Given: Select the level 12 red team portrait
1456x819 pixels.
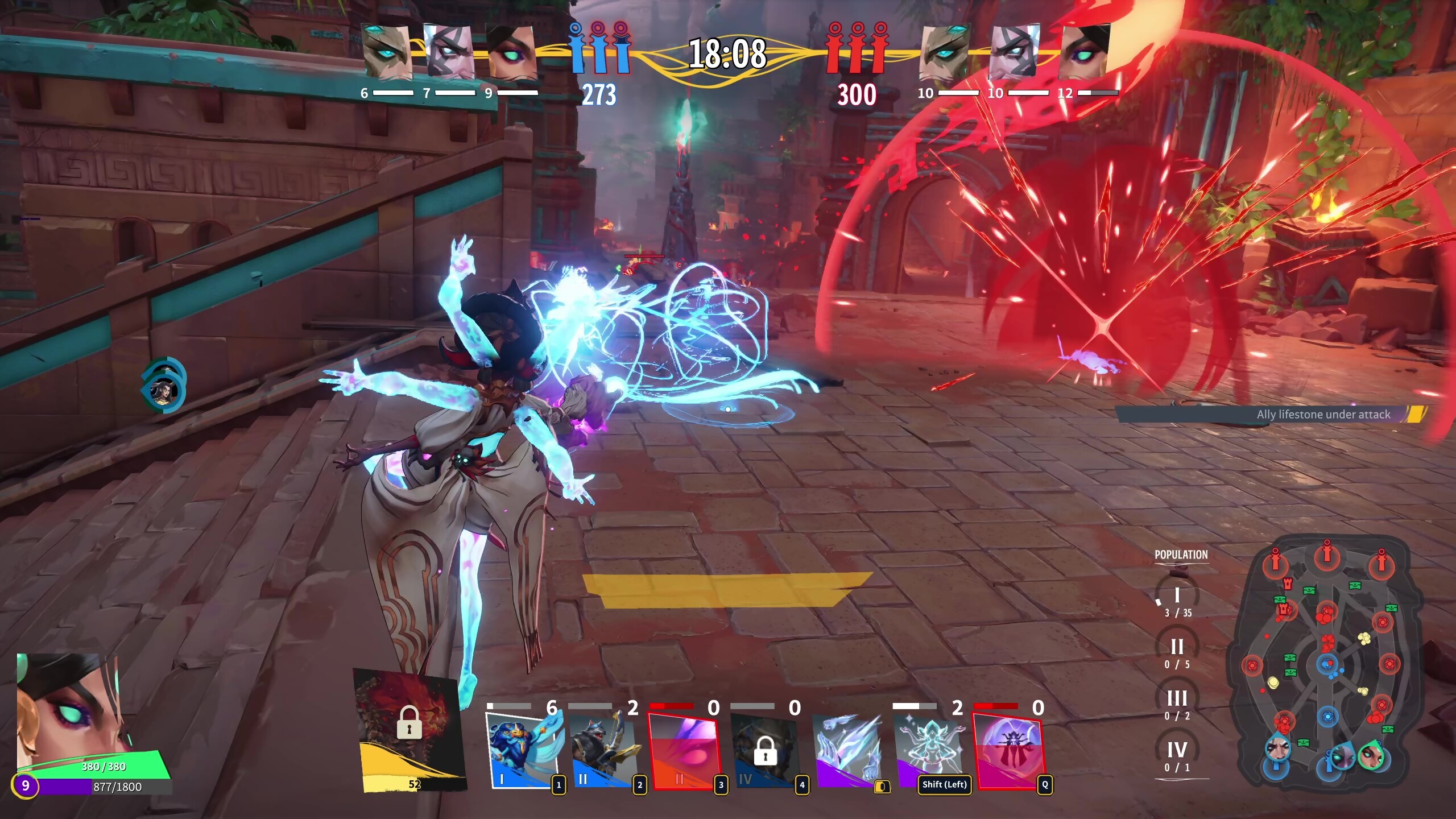Looking at the screenshot, I should click(x=1085, y=52).
